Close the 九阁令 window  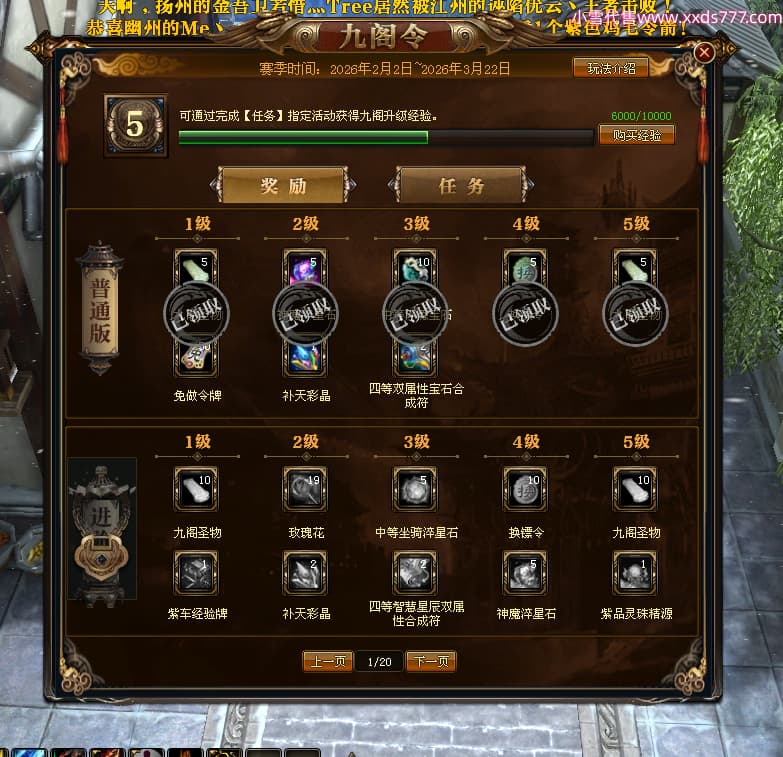[704, 53]
